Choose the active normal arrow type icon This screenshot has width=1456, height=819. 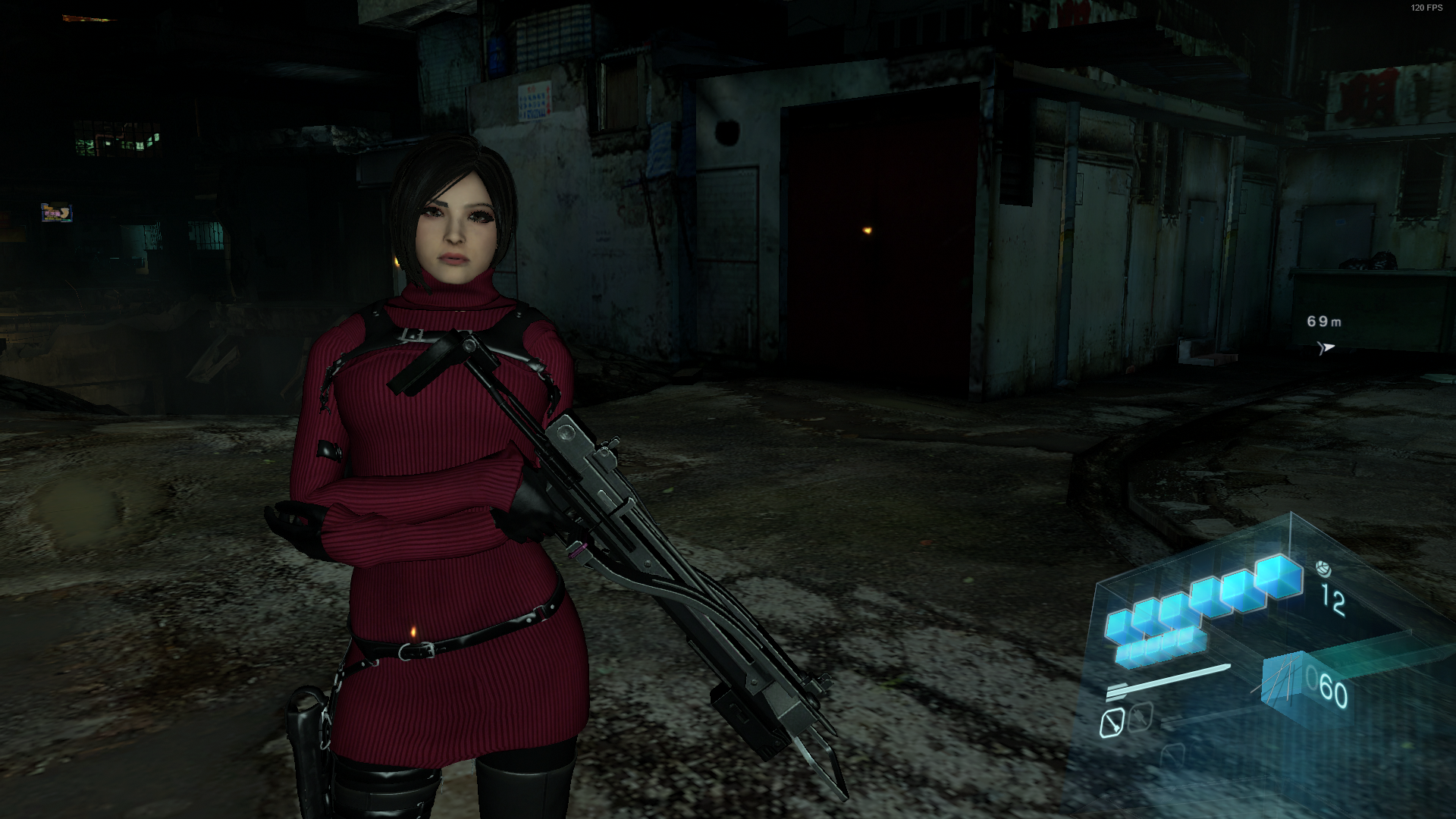coord(1112,723)
